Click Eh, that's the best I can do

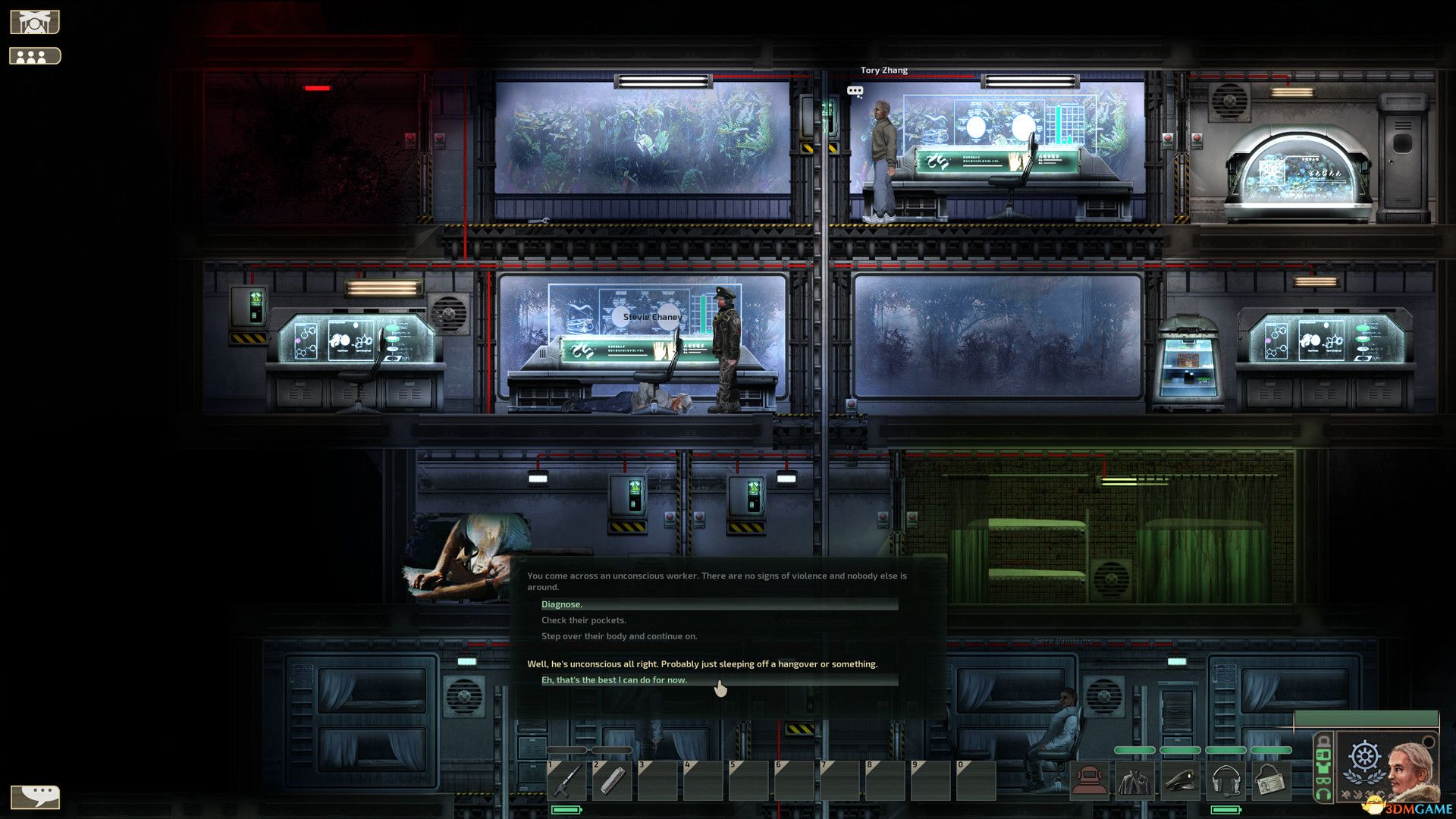614,680
